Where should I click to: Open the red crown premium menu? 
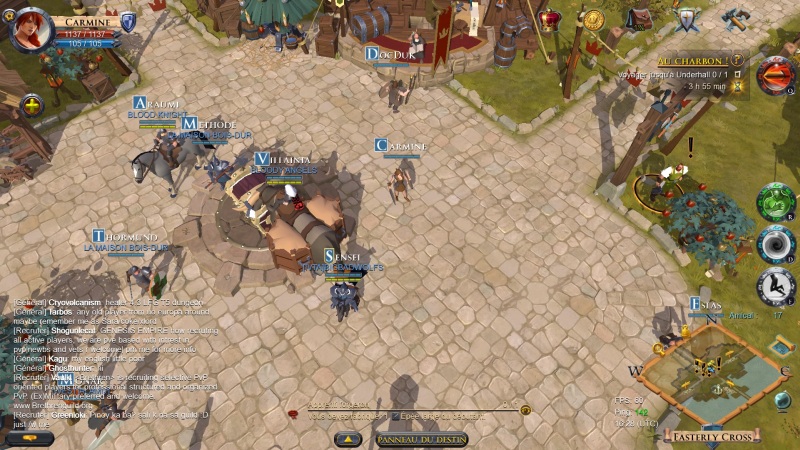point(550,19)
